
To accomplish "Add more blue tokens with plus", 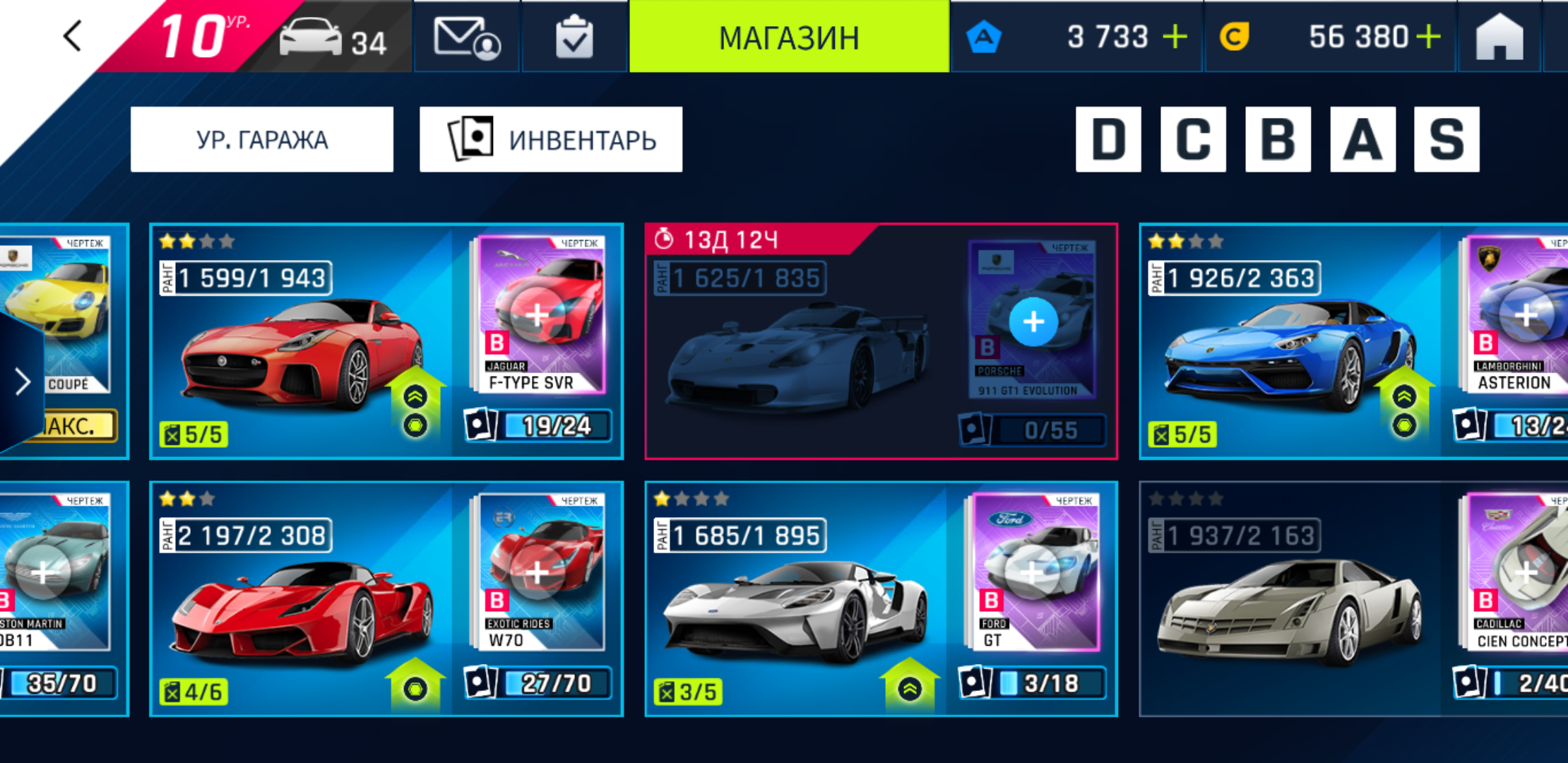I will [1175, 37].
